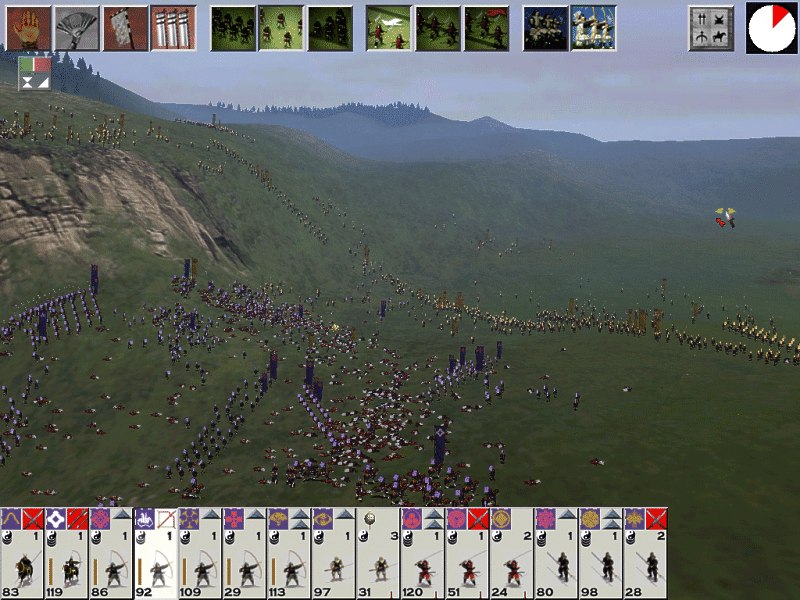Select the archer unit card with 29 men
The height and width of the screenshot is (600, 800).
[244, 553]
